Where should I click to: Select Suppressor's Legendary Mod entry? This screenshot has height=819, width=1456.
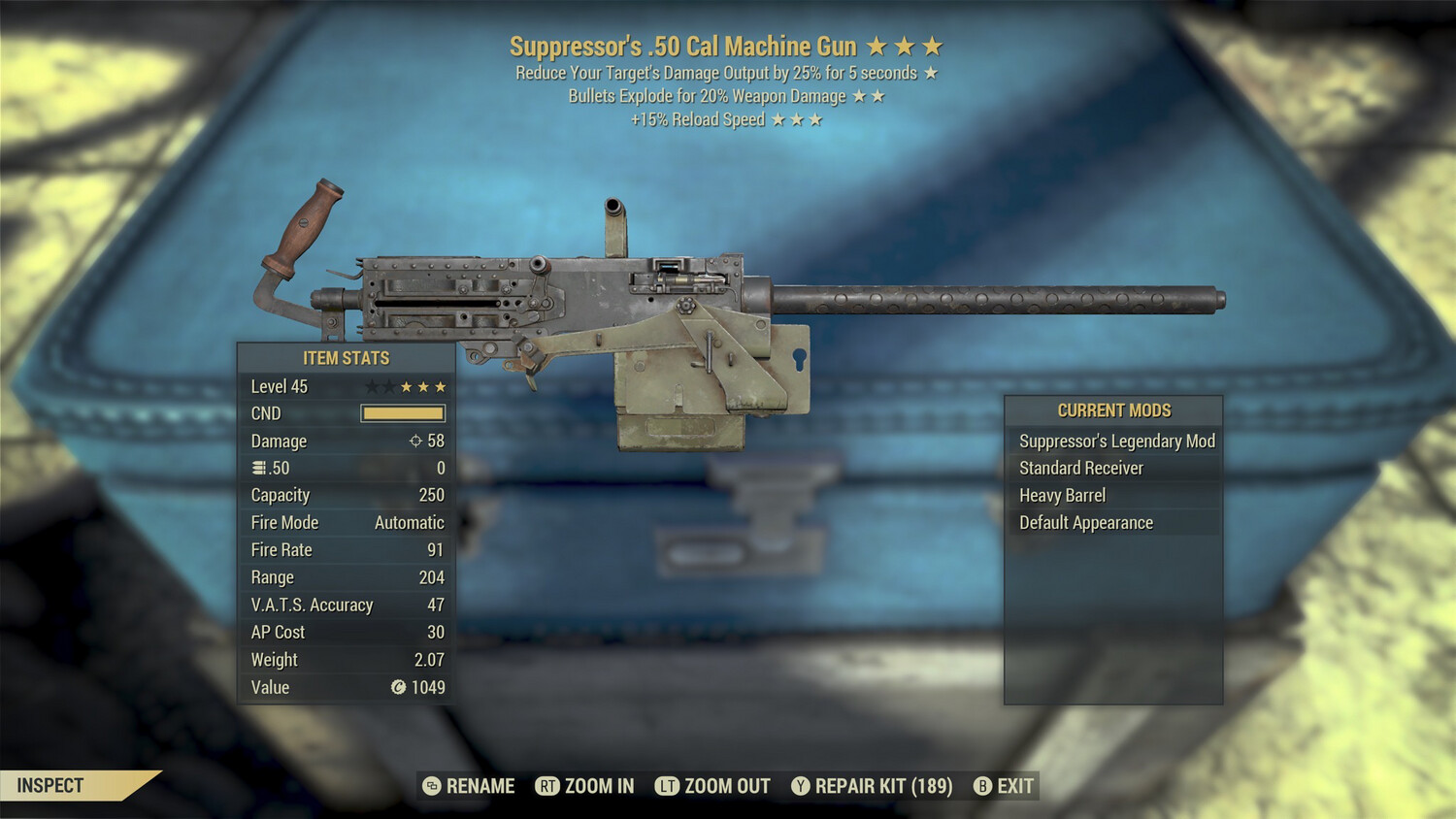(1115, 441)
